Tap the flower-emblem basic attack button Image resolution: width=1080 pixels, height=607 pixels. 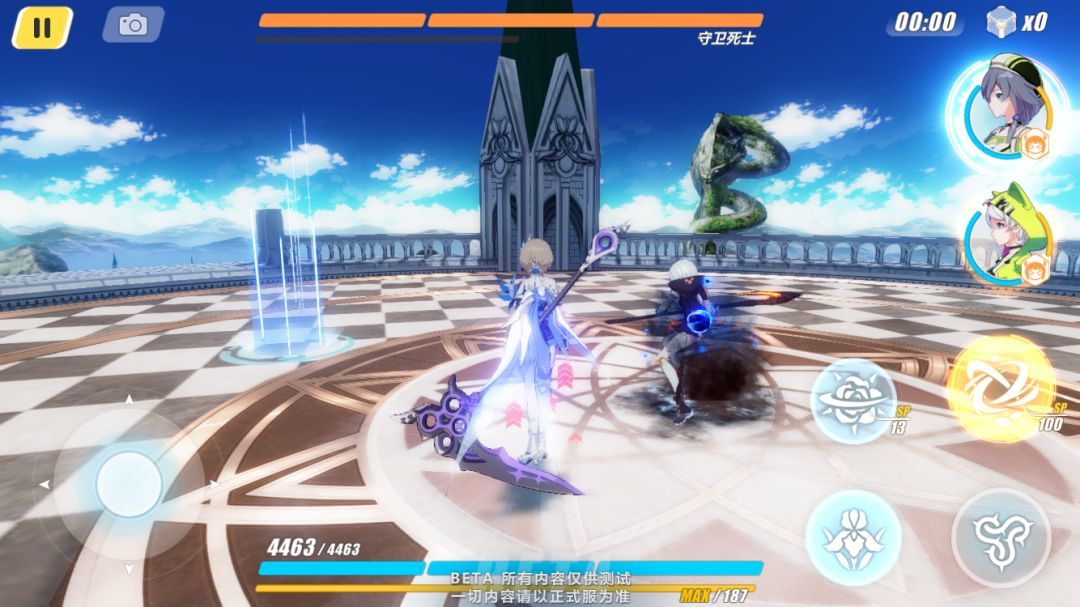click(853, 538)
